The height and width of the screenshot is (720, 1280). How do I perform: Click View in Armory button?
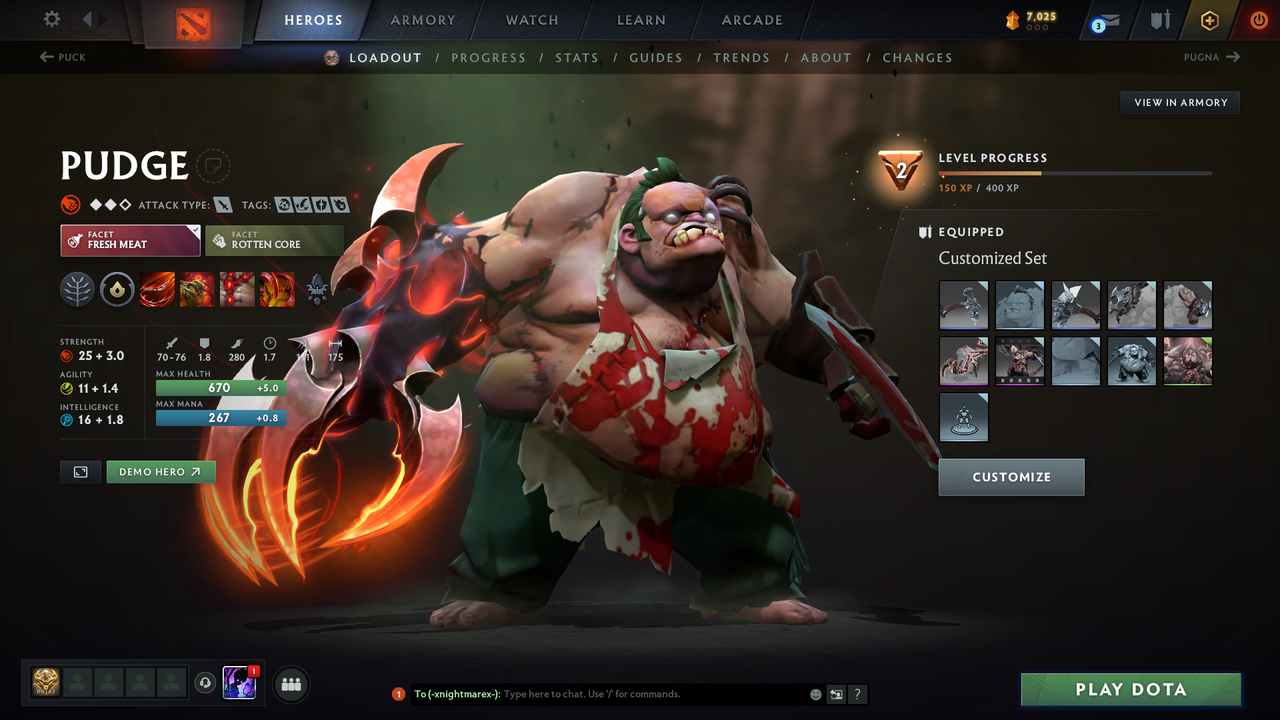pos(1179,102)
